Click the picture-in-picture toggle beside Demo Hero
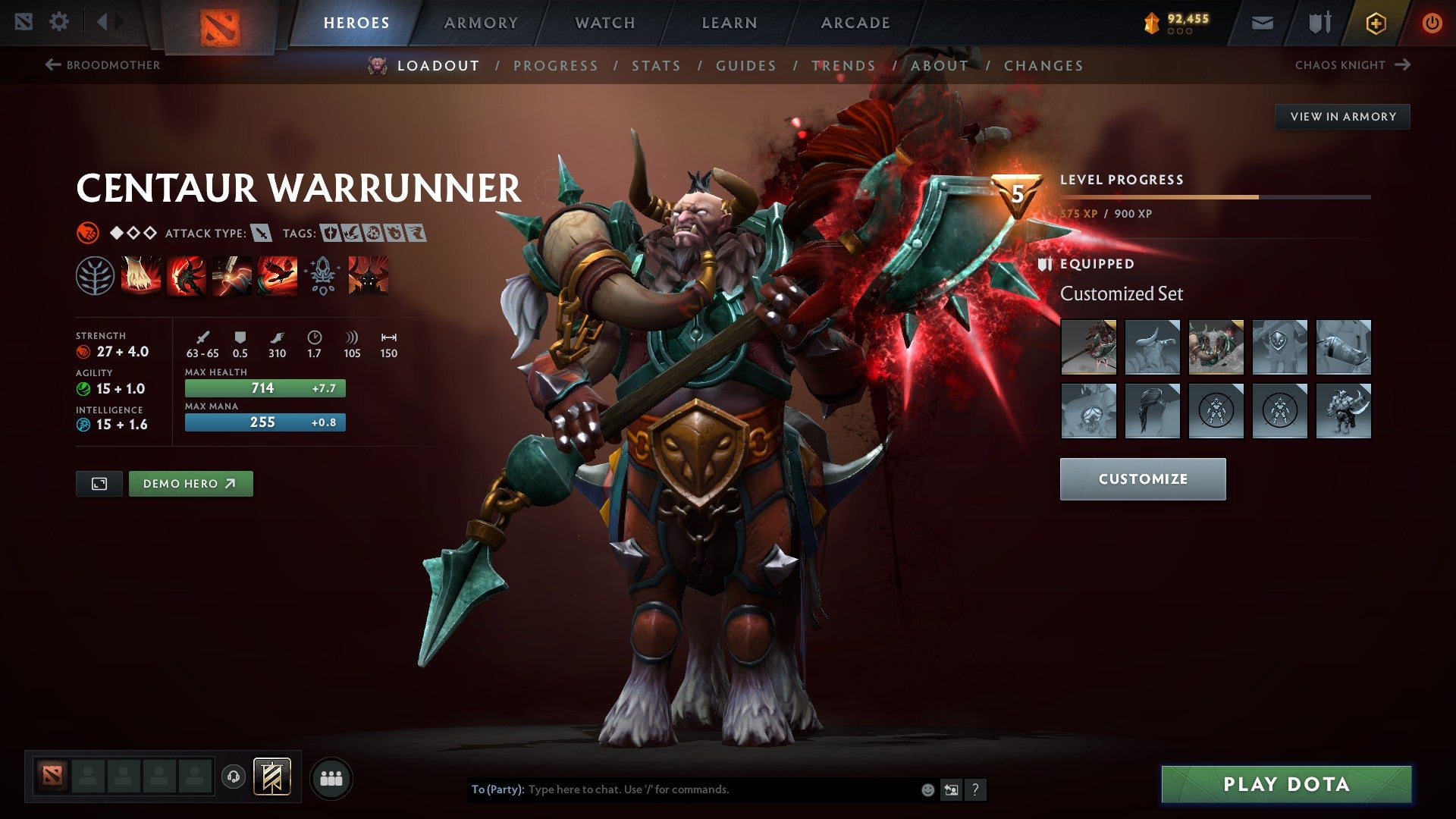Image resolution: width=1456 pixels, height=819 pixels. (x=99, y=483)
